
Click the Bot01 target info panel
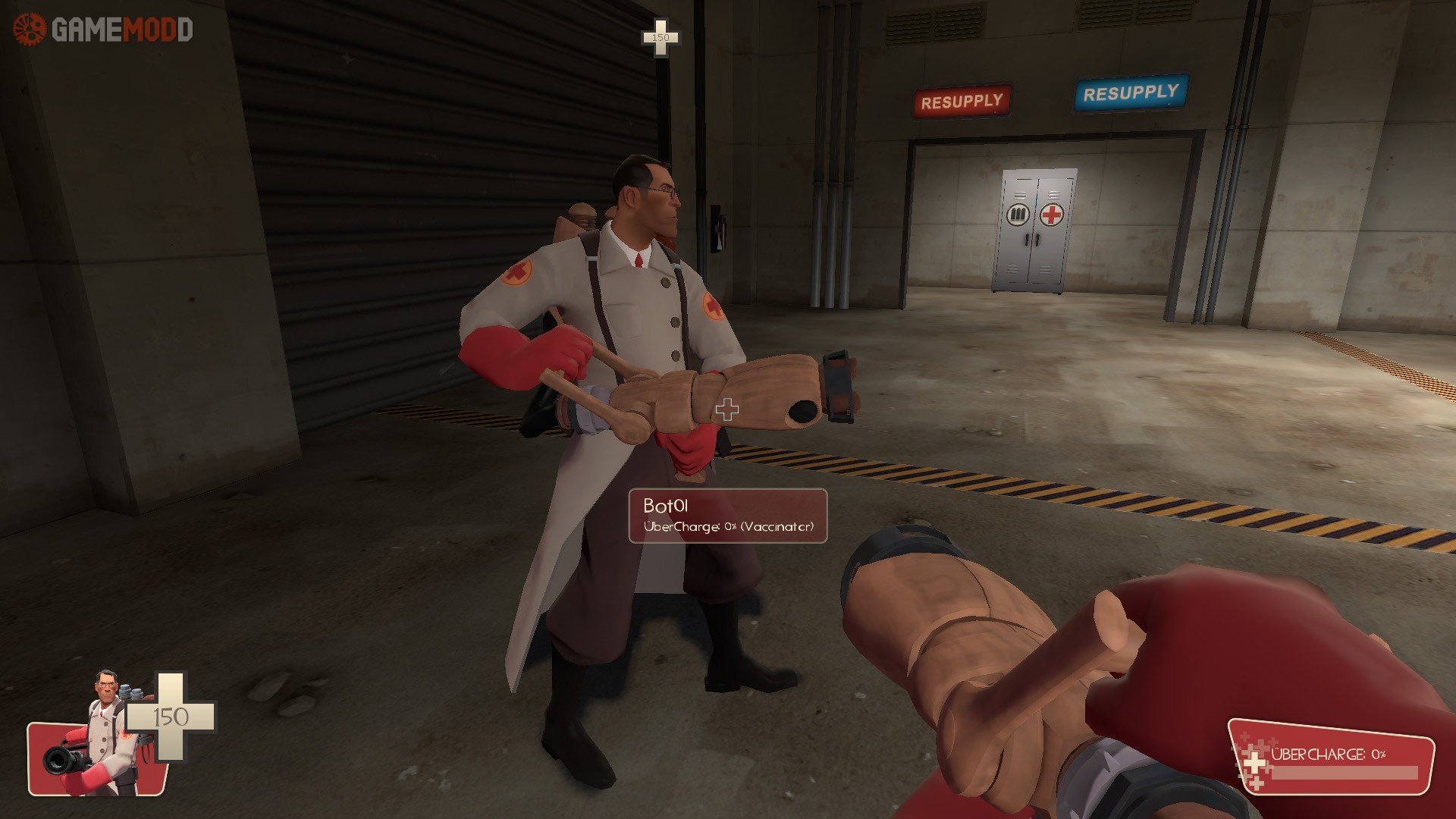point(727,516)
